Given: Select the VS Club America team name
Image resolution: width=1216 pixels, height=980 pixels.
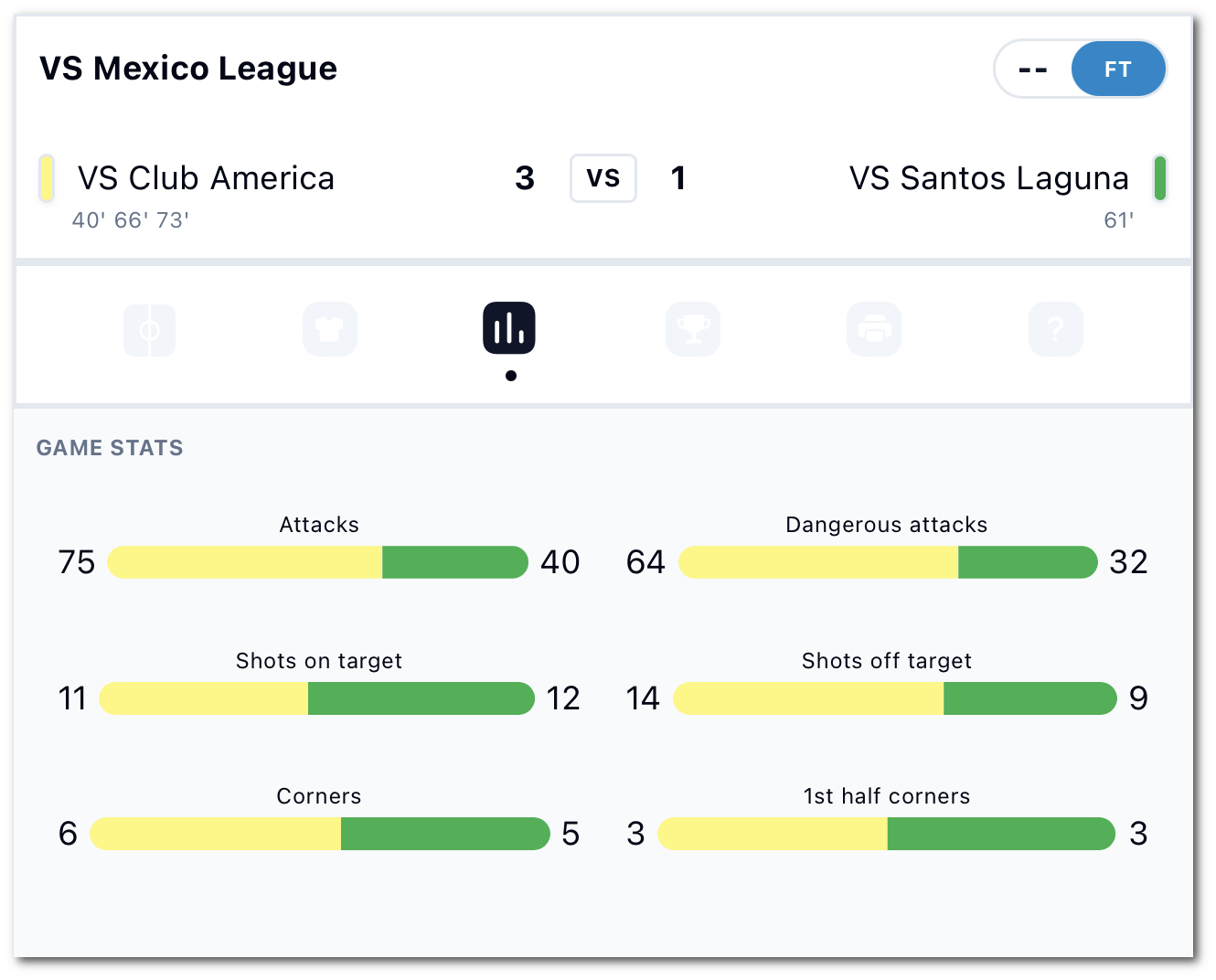Looking at the screenshot, I should pyautogui.click(x=206, y=179).
